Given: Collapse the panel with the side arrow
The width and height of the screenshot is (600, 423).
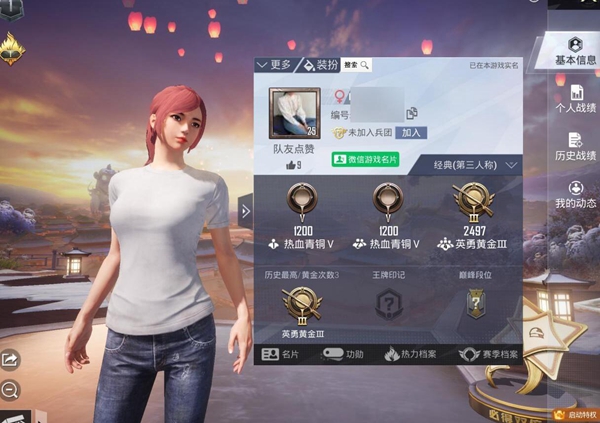Looking at the screenshot, I should (246, 209).
